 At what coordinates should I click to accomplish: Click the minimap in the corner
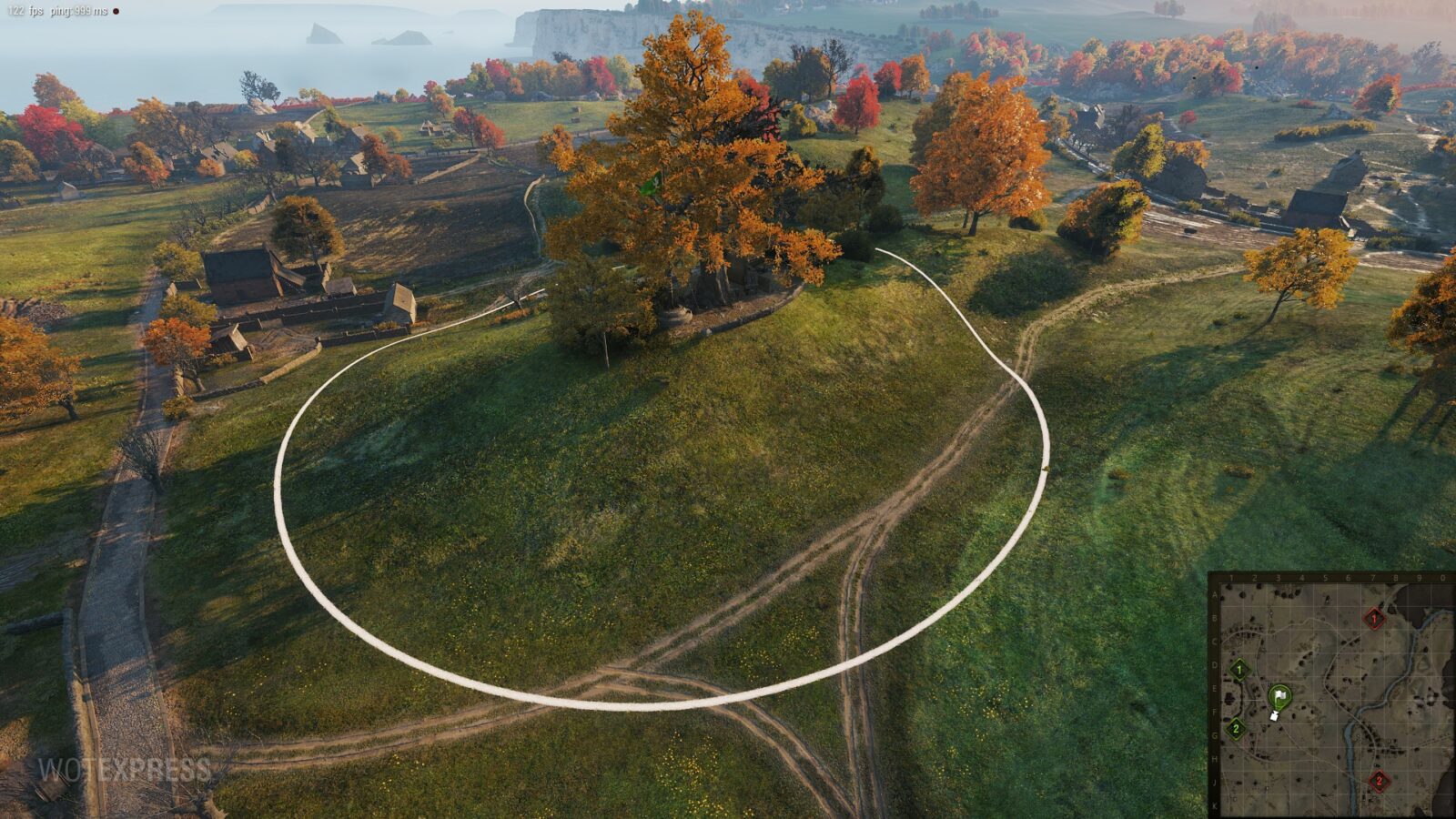1332,696
